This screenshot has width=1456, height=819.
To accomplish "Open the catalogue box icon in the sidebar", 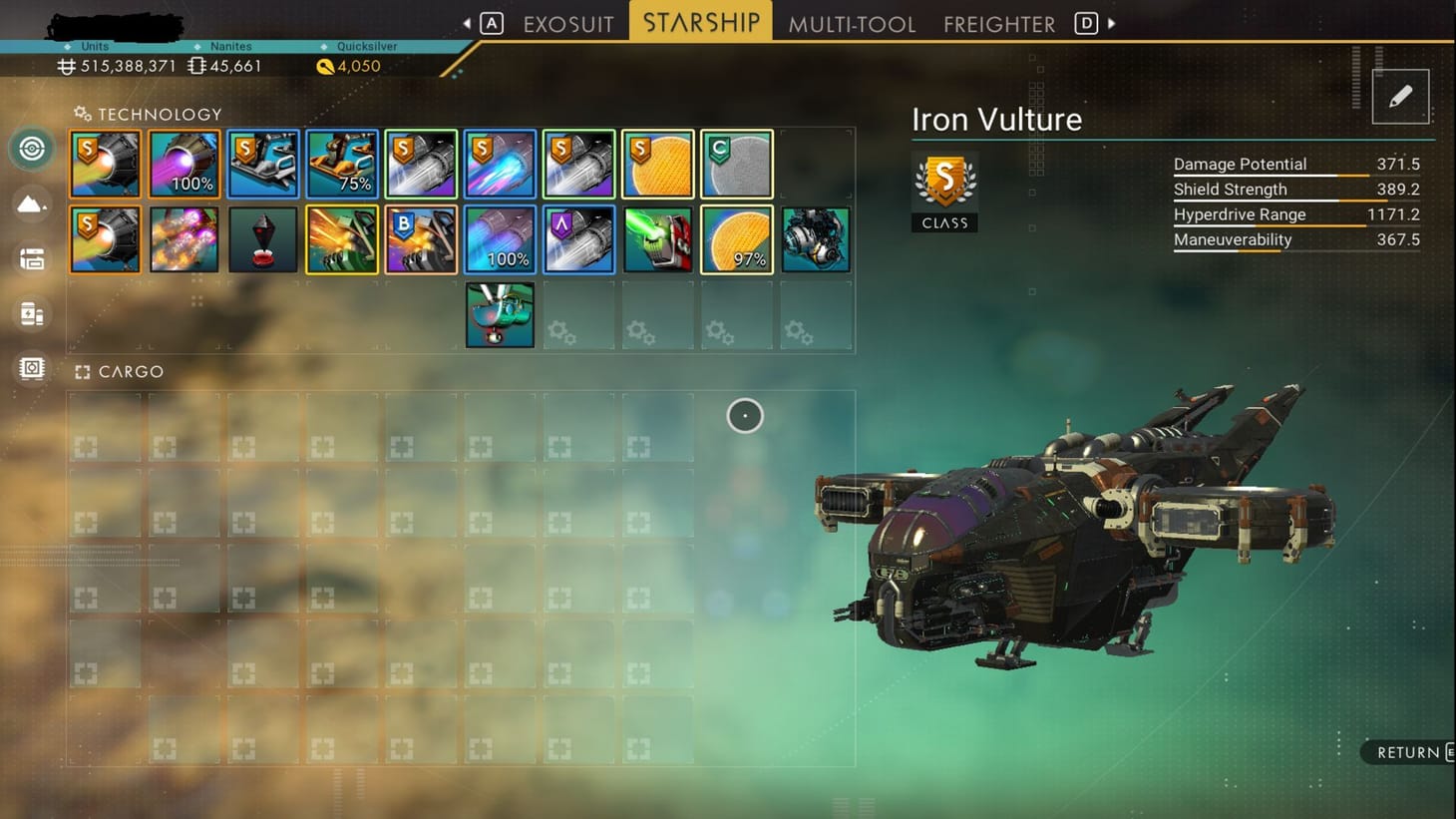I will (31, 258).
